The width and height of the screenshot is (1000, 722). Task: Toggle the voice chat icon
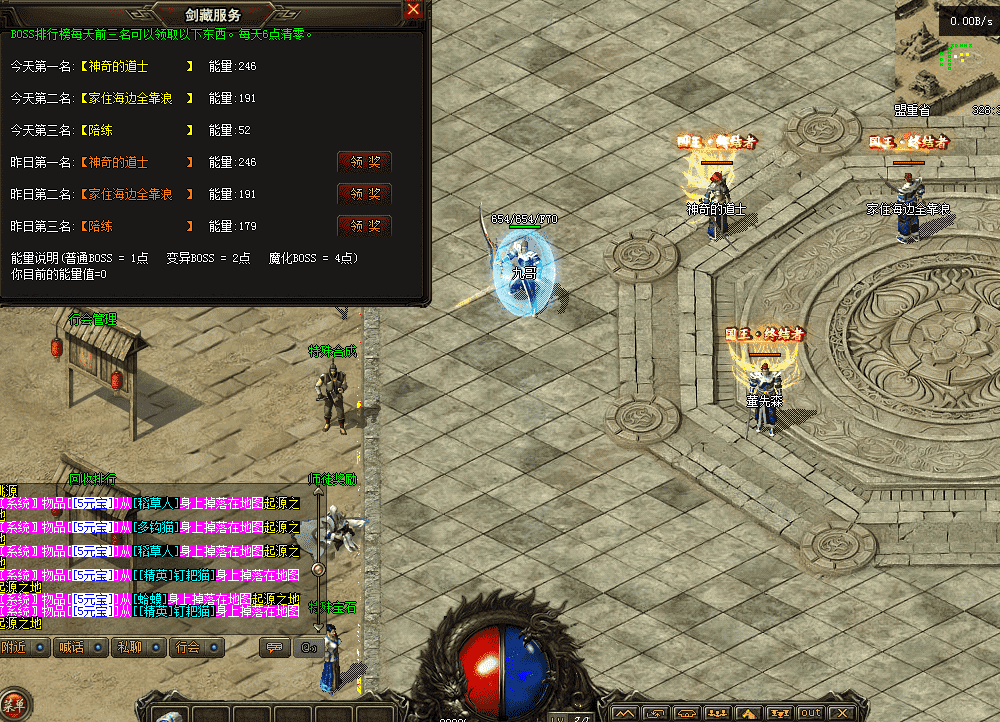tap(307, 648)
